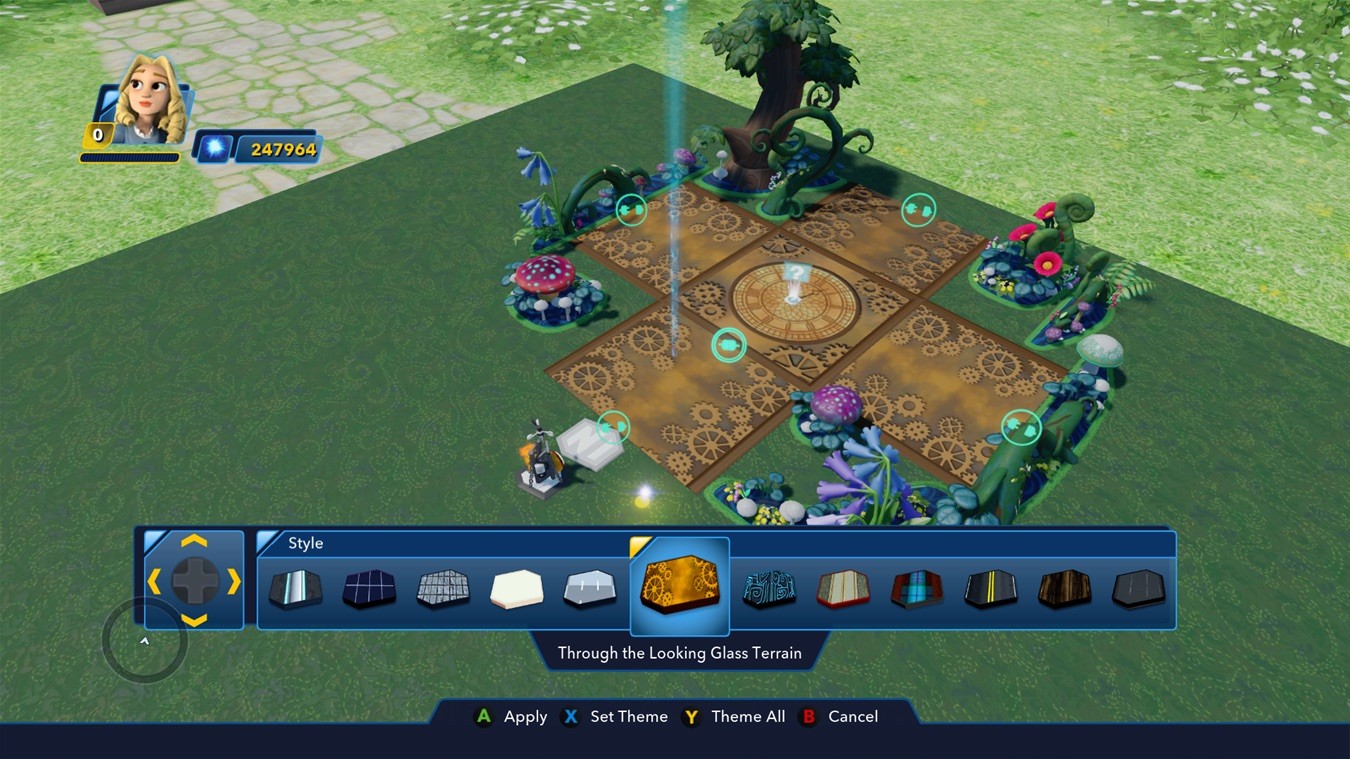Apply the selected terrain style
1350x759 pixels.
511,717
